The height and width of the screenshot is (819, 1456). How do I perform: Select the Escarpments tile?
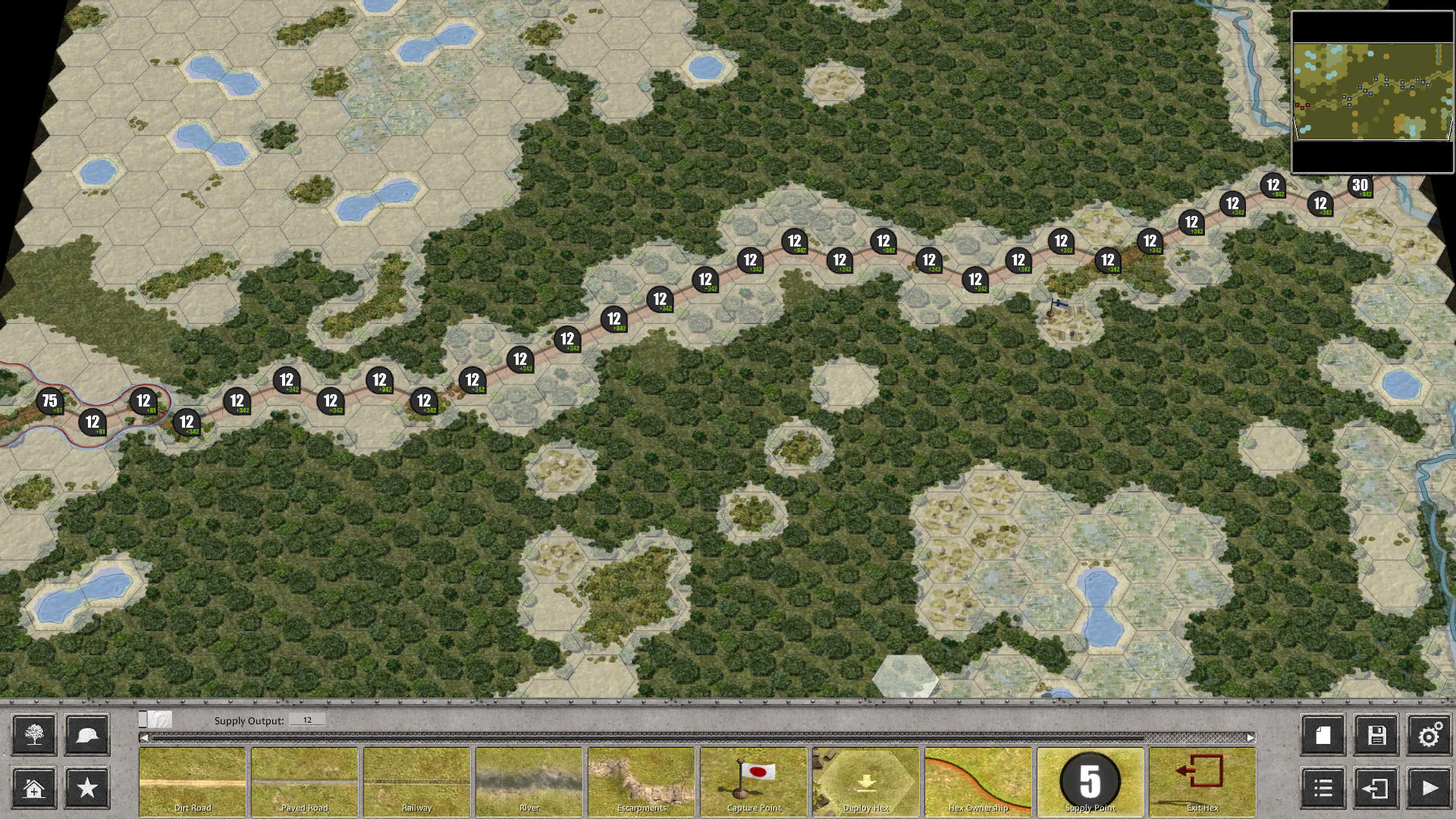point(641,781)
